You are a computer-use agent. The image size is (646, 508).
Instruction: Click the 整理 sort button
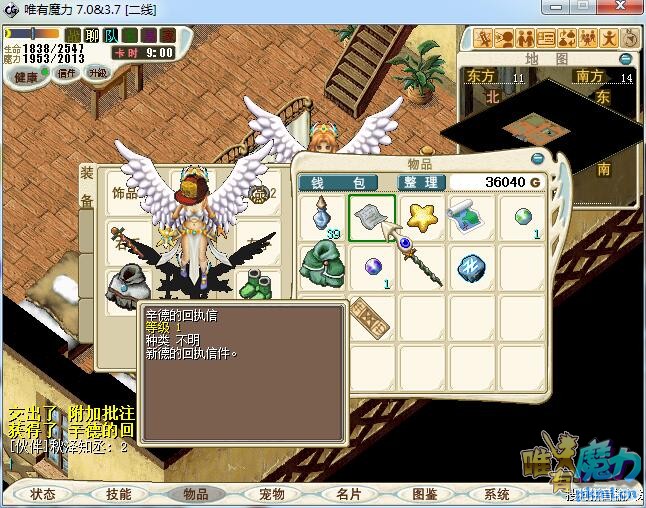pos(420,183)
